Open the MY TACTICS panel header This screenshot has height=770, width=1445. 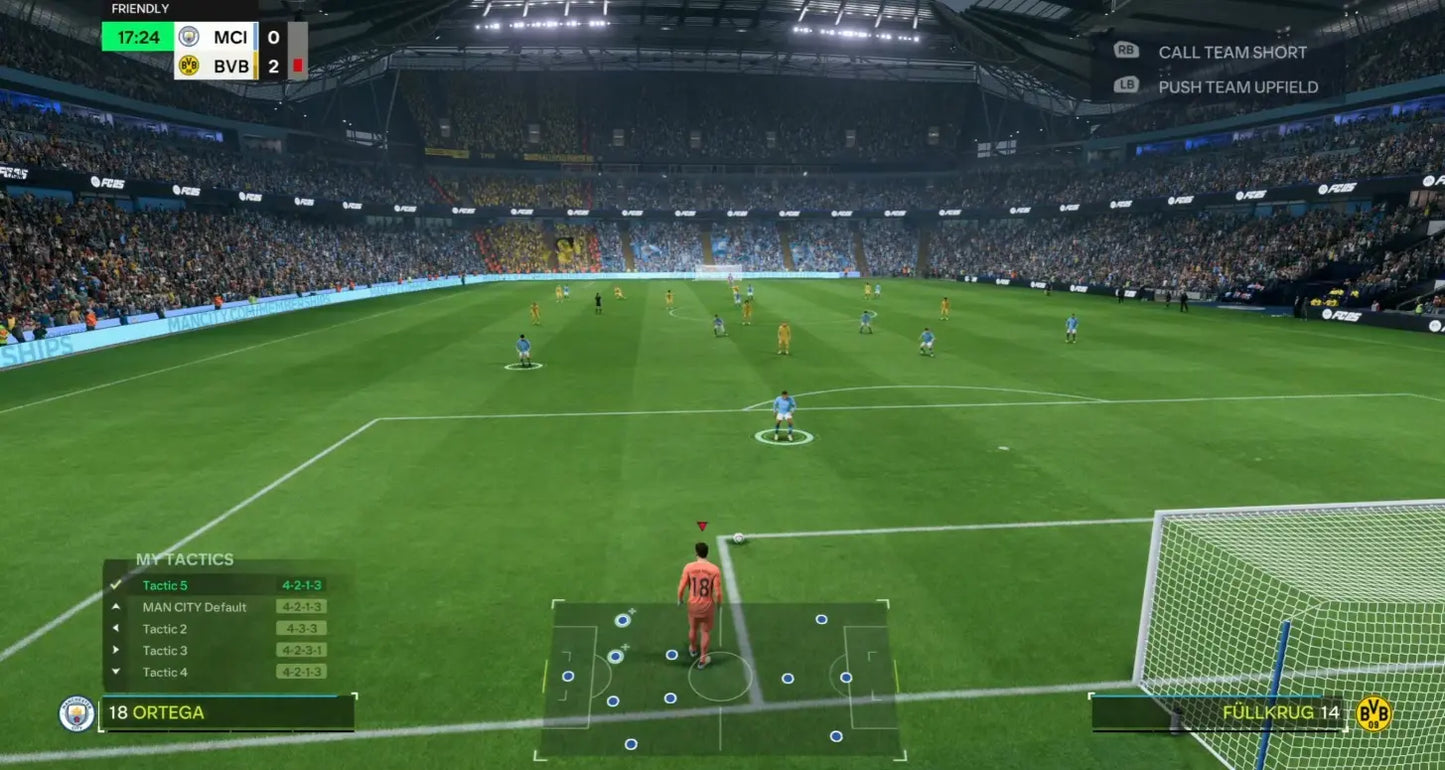point(185,559)
